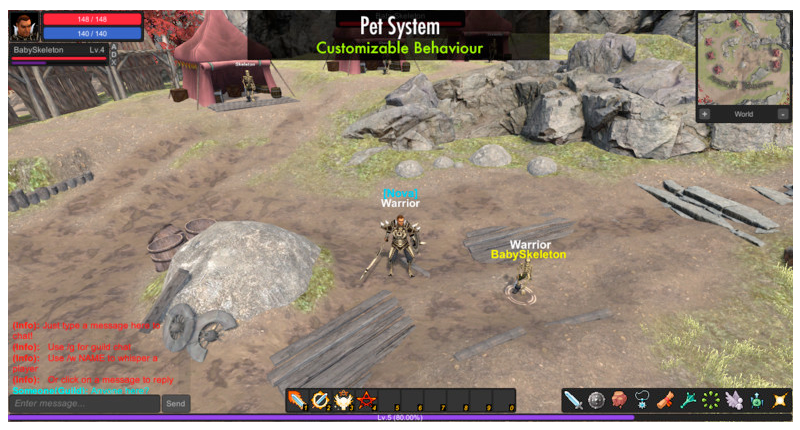Set pet to Attack with A button
Screen dimensions: 800x430
(x=112, y=45)
